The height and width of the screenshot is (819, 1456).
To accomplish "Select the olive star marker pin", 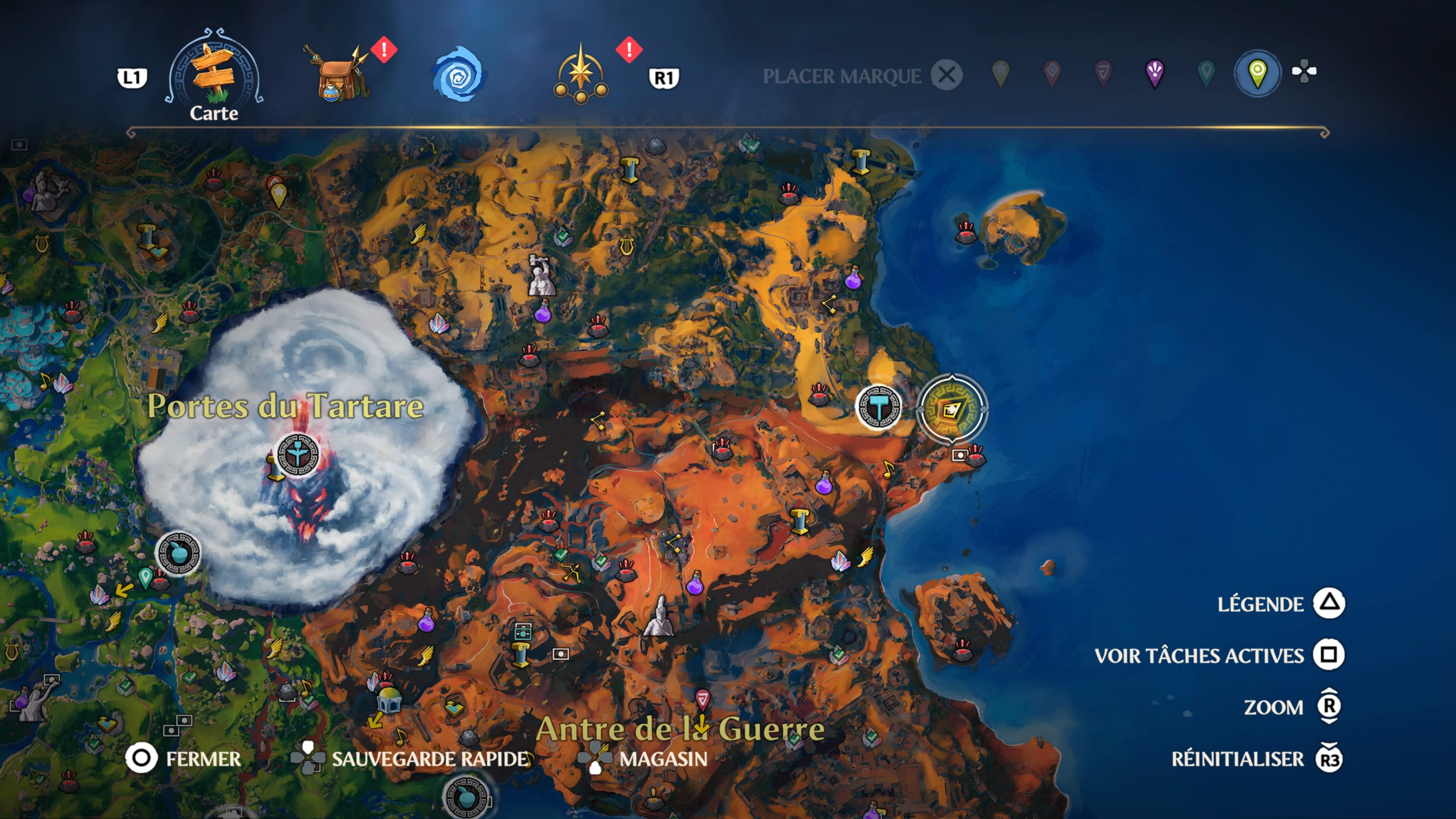I will (x=1001, y=74).
